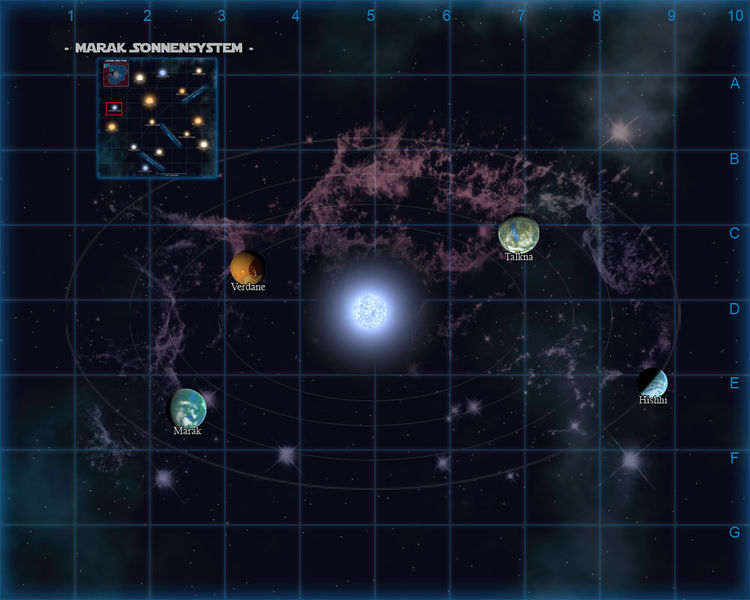Choose the planet Marak
This screenshot has height=600, width=750.
click(x=187, y=407)
